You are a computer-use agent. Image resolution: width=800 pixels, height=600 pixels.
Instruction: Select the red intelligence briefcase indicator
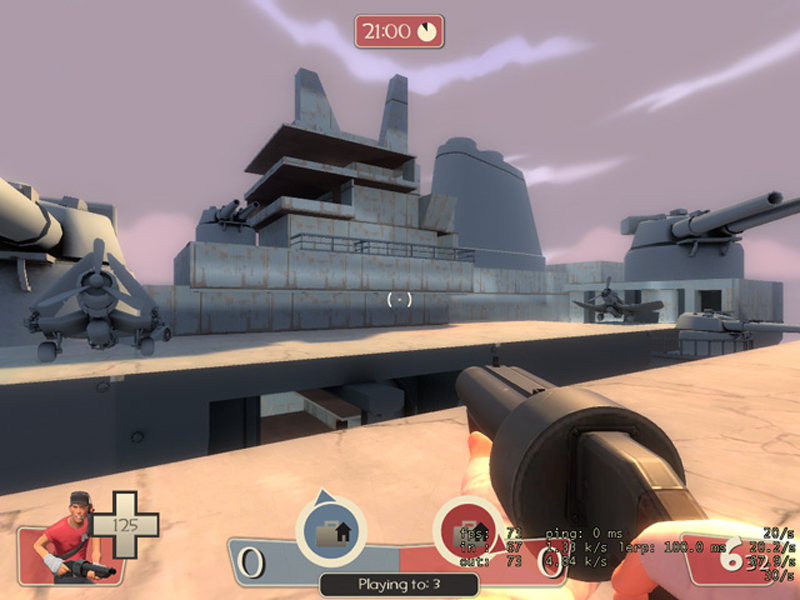pos(468,531)
